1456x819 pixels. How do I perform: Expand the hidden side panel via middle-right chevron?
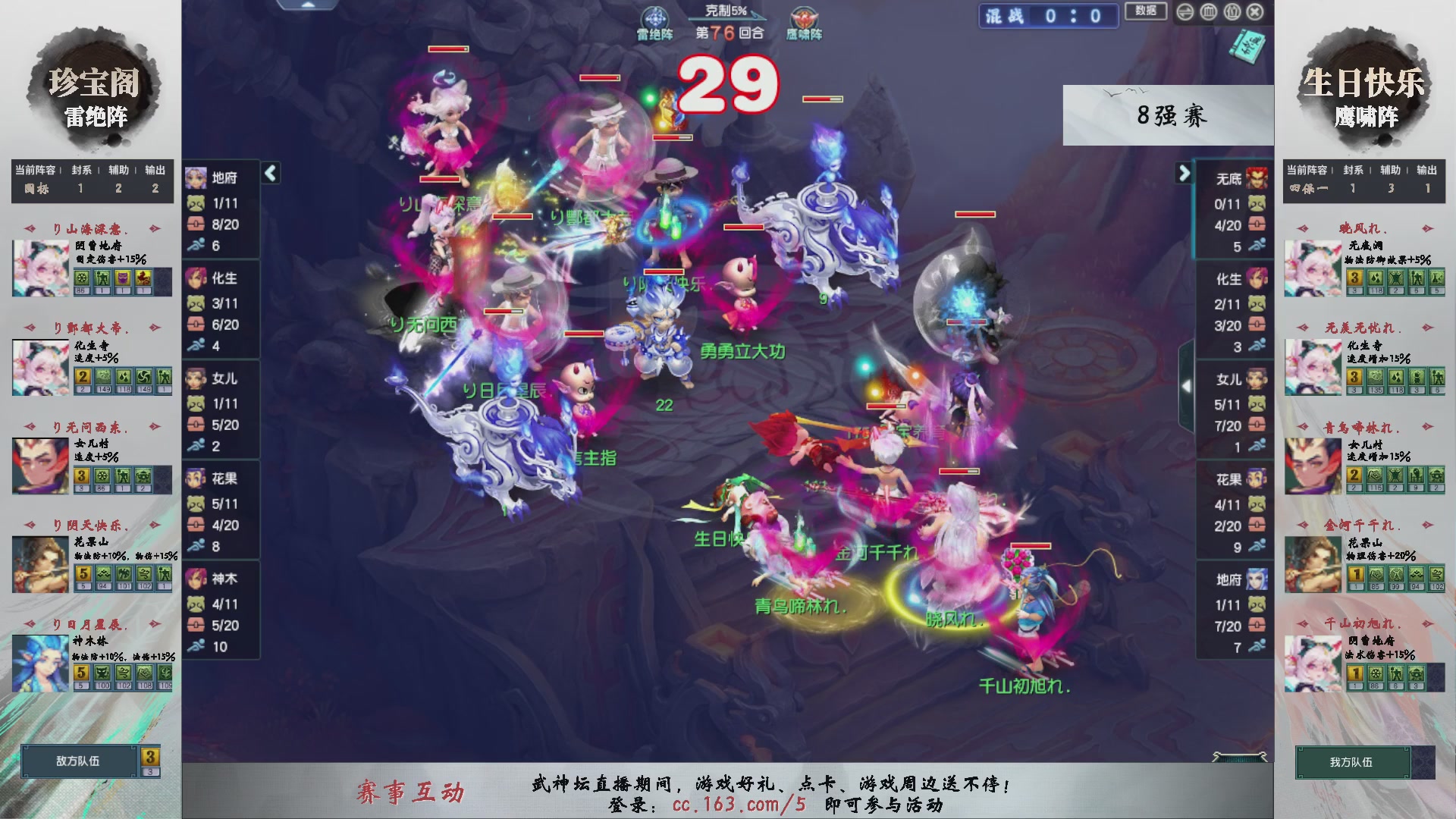coord(1188,385)
